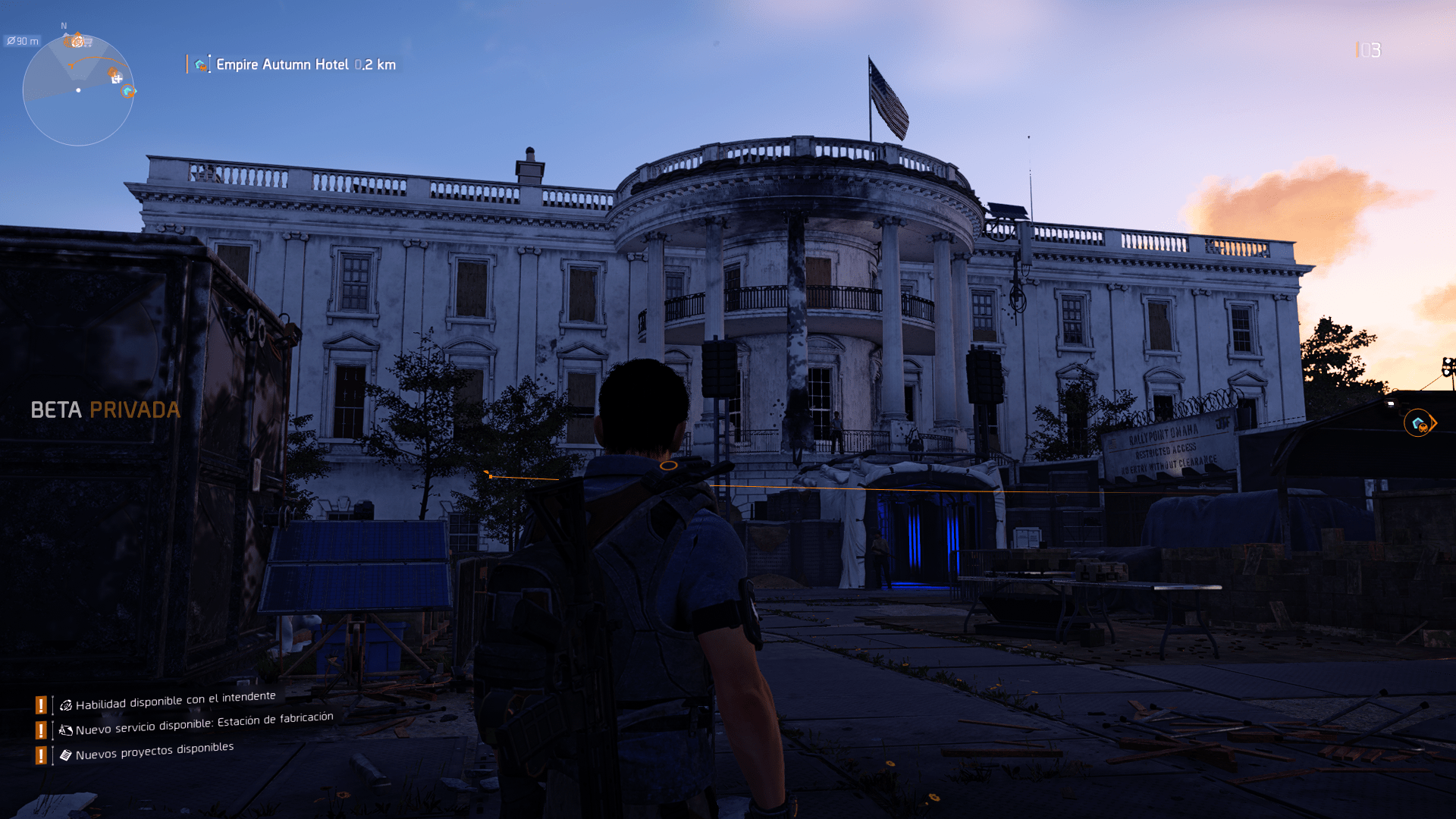Screen dimensions: 1456x819
Task: Click the 'Nuevo servicio disponible: Estación de fabricación' text
Action: click(x=205, y=724)
